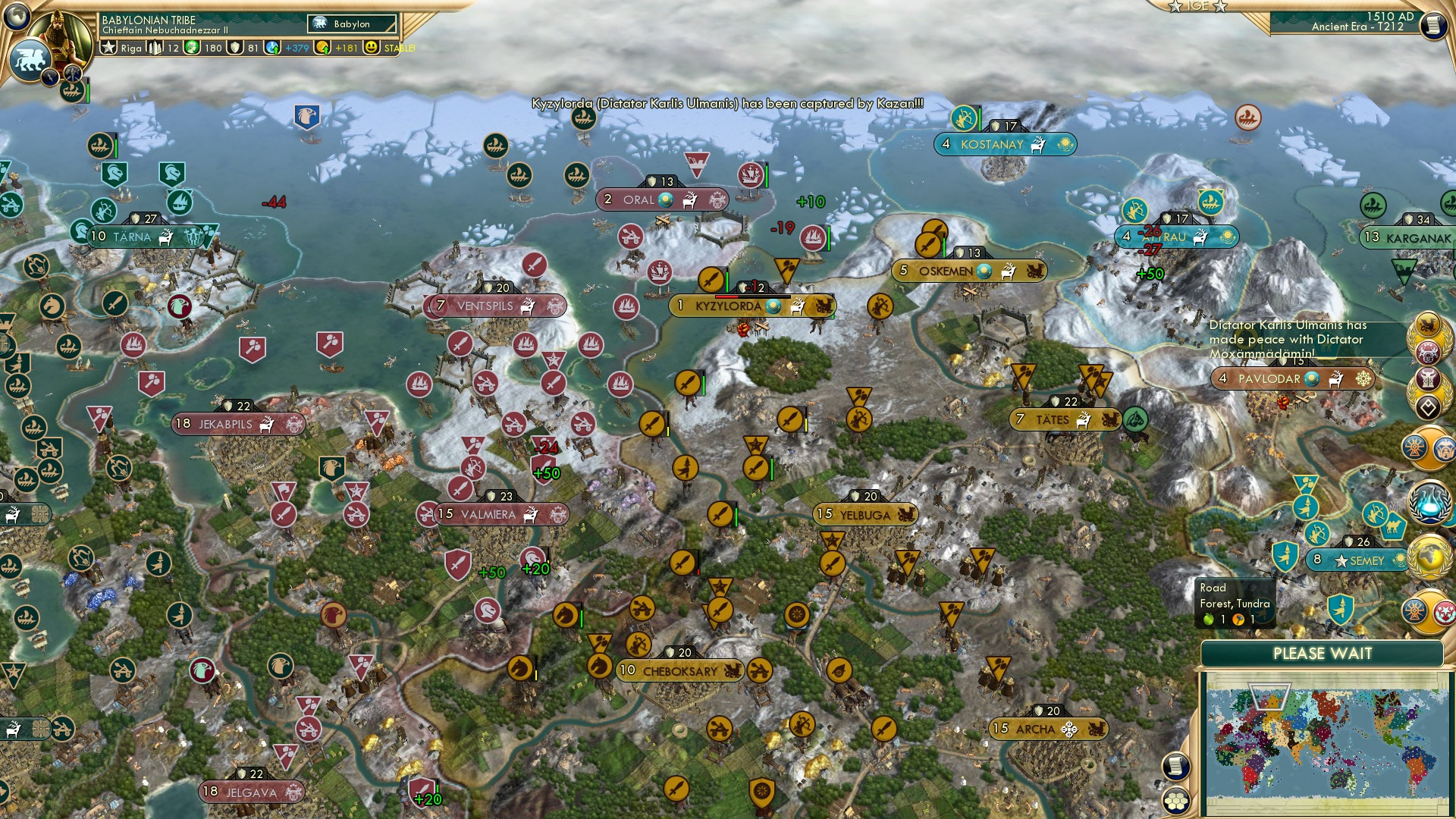The image size is (1456, 819).
Task: Click the PLEASE WAIT button
Action: 1323,653
